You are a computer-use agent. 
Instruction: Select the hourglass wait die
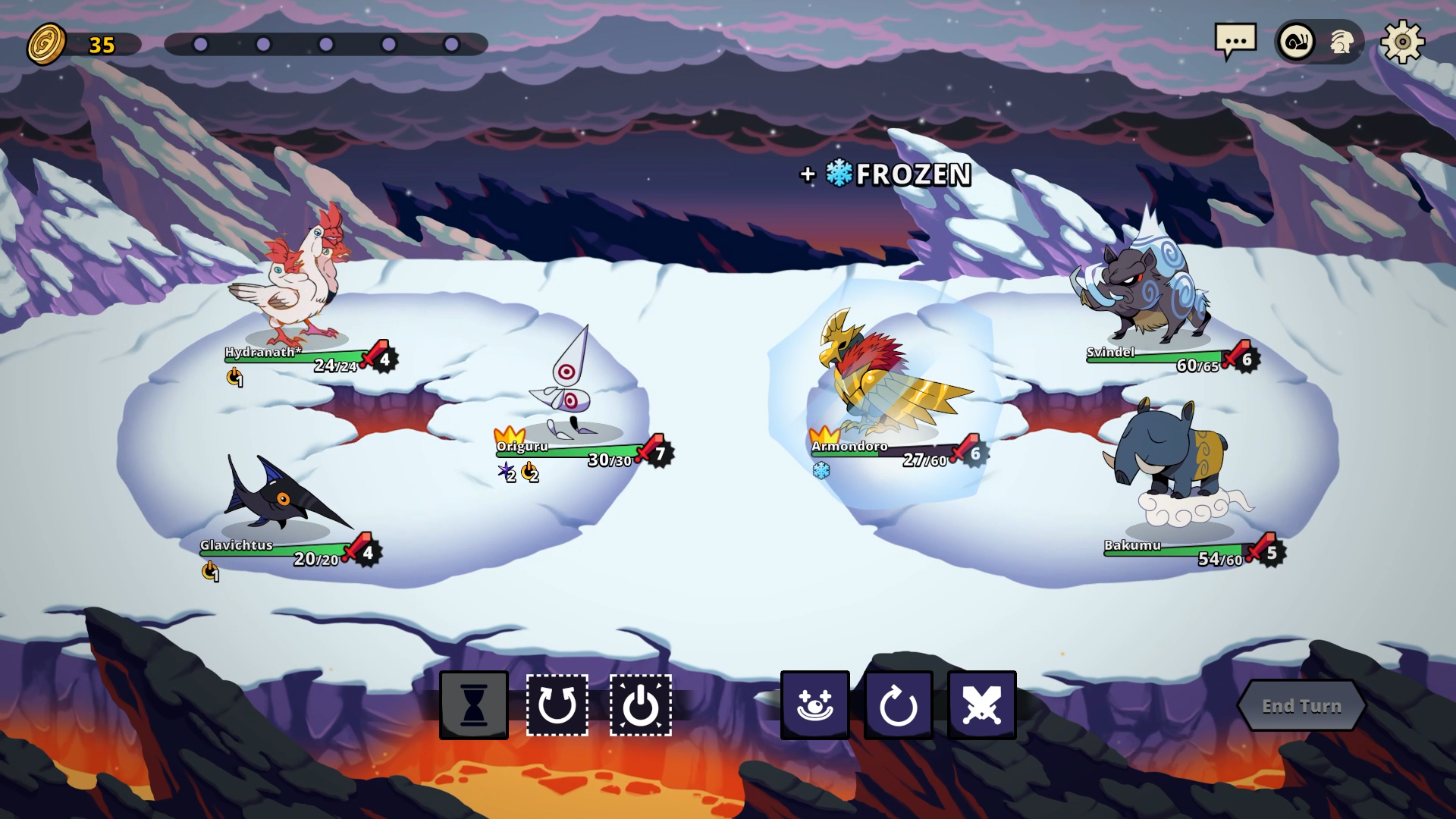tap(474, 705)
